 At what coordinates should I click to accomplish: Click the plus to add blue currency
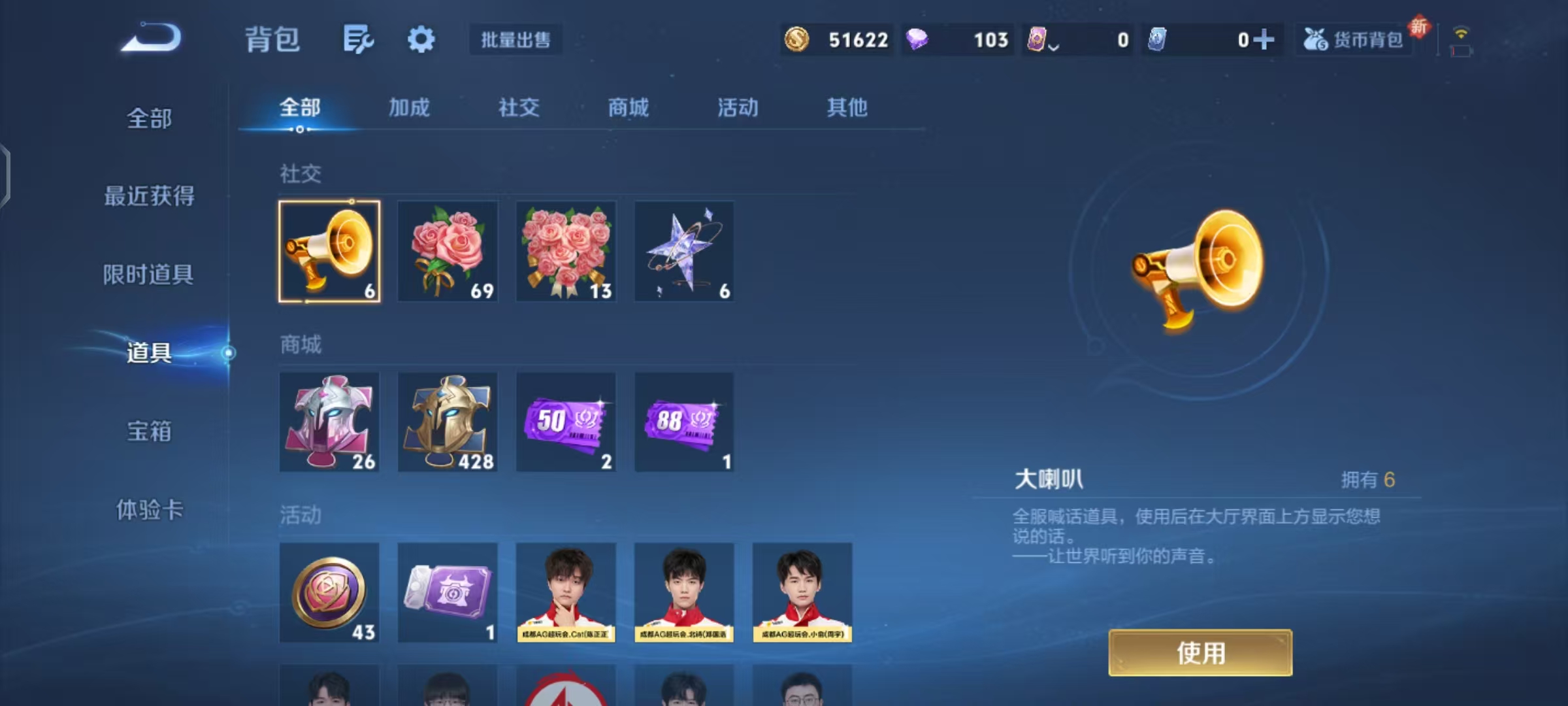tap(1266, 39)
